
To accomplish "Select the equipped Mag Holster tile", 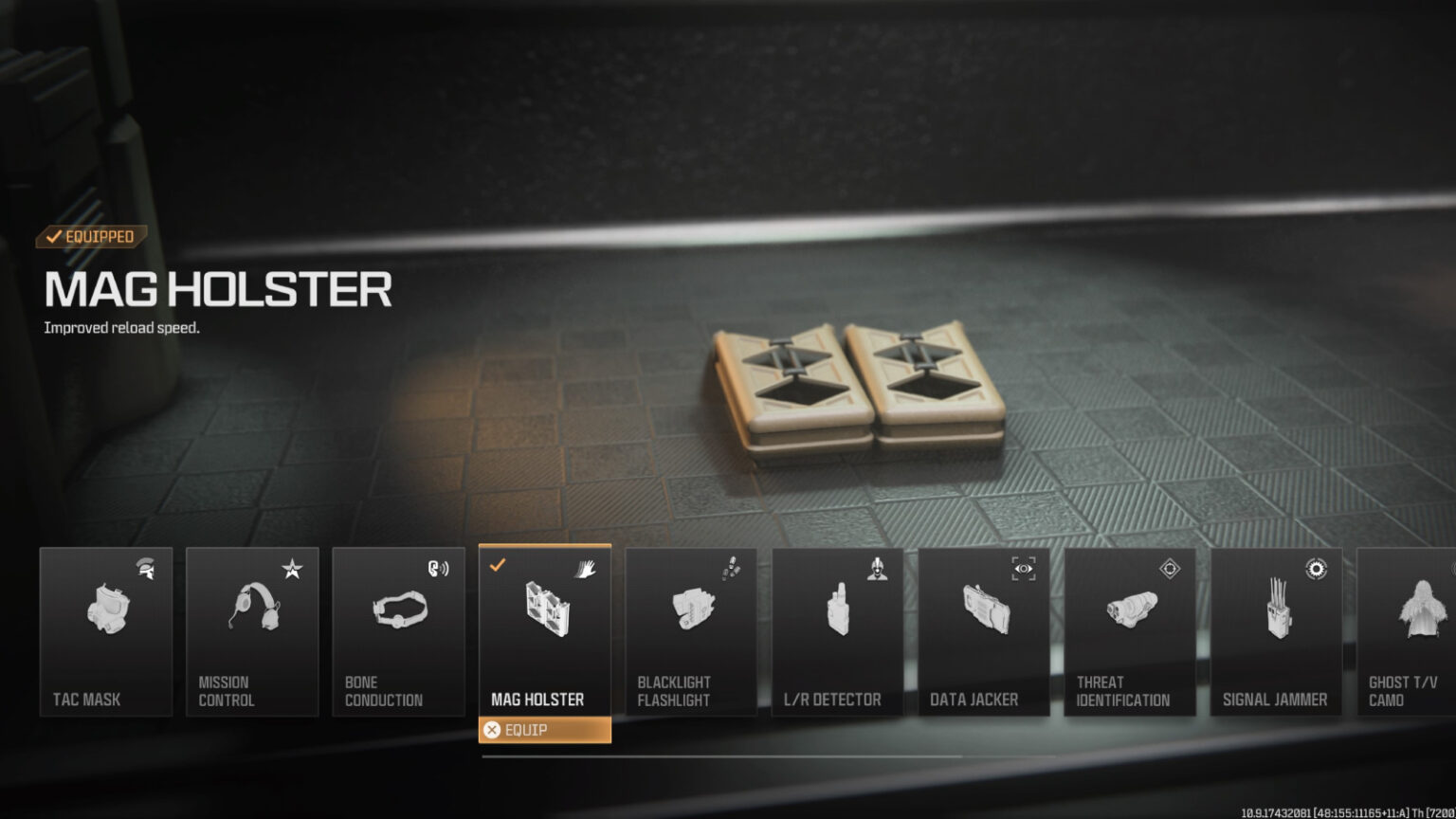I will point(545,629).
